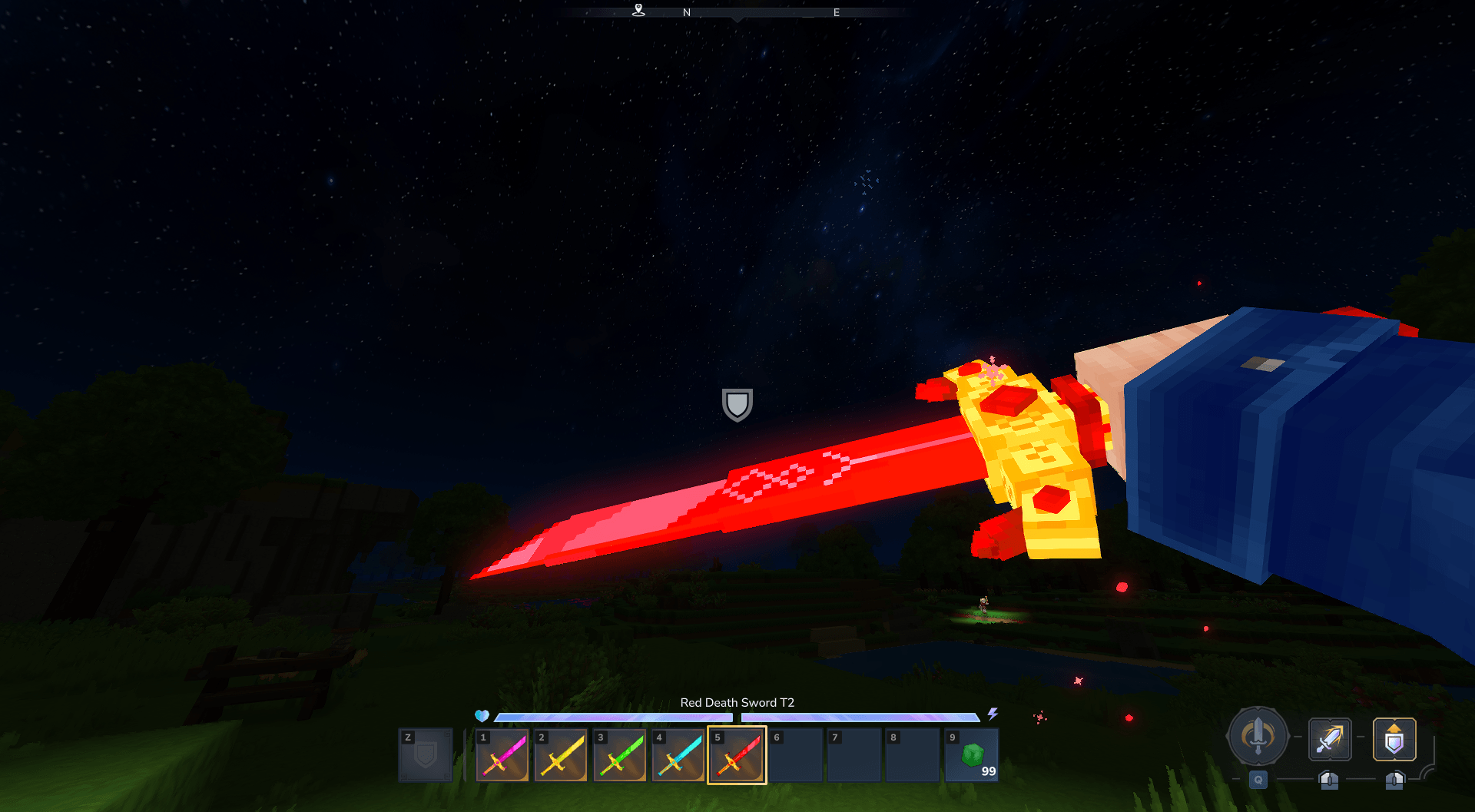
Task: Click the Red Death Sword hotbar slot
Action: [x=737, y=755]
